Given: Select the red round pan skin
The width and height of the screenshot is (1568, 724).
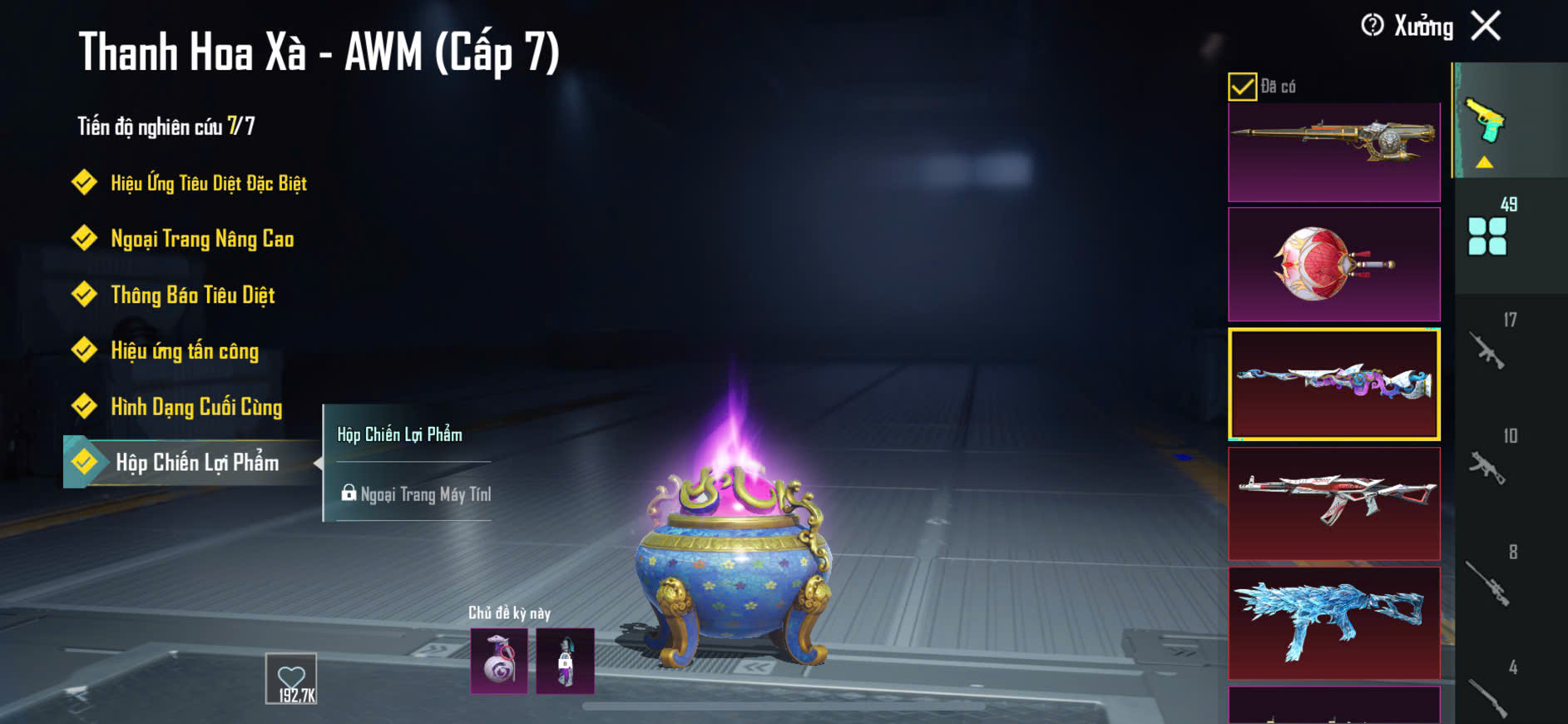Looking at the screenshot, I should pyautogui.click(x=1333, y=264).
